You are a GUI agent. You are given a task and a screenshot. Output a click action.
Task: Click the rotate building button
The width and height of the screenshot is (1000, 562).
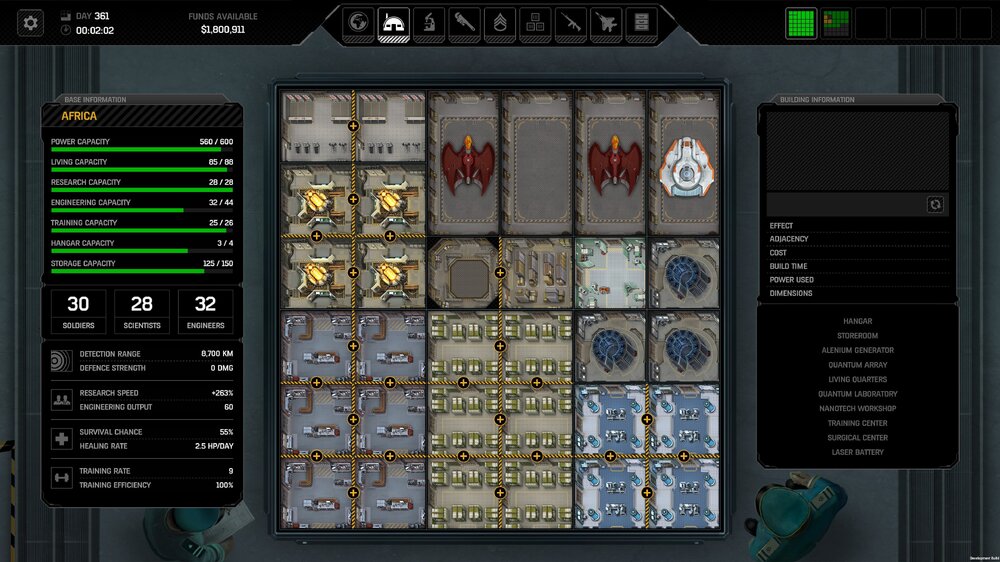coord(935,204)
